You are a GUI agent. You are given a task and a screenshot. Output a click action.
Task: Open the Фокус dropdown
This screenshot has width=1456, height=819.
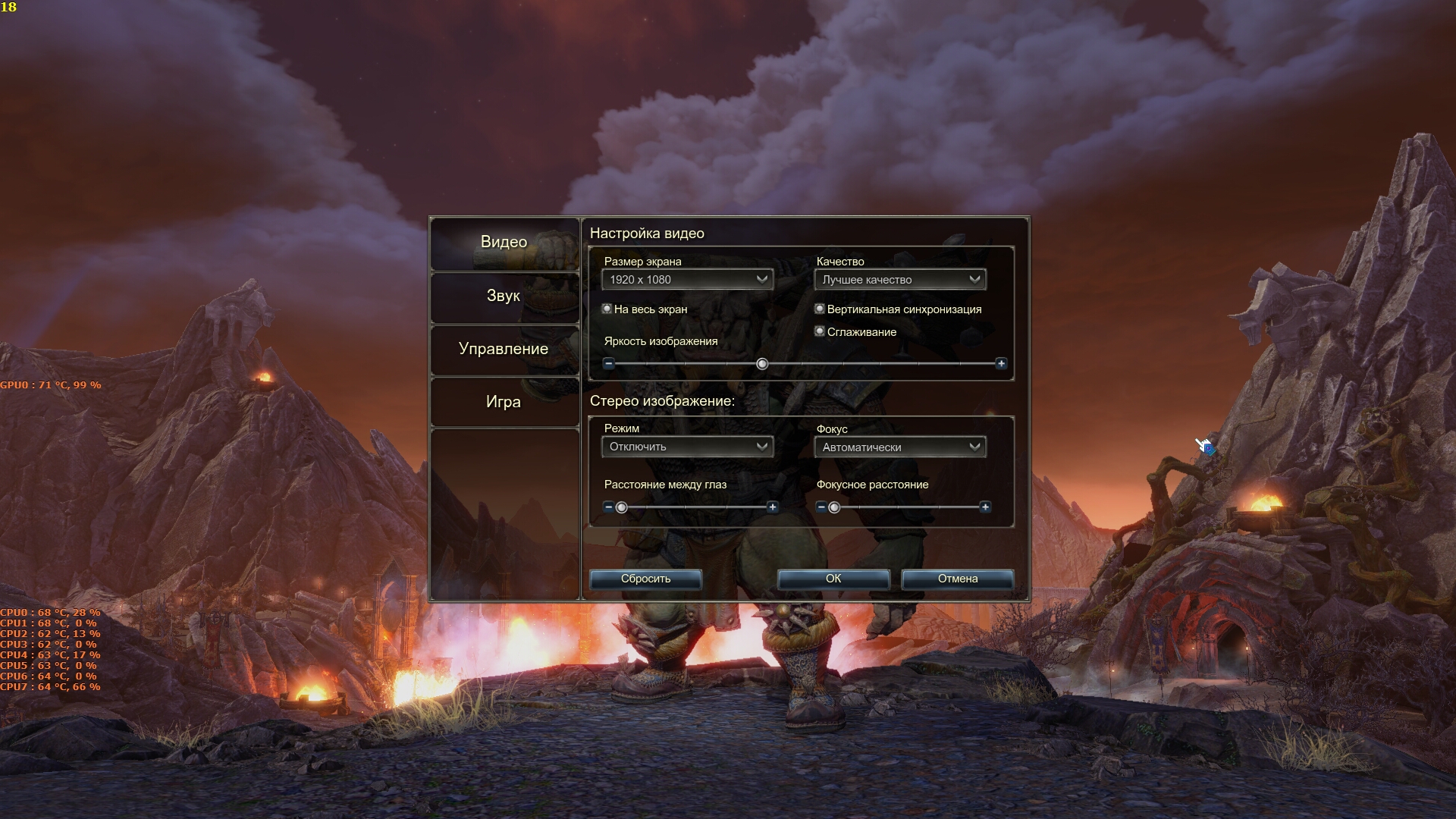coord(899,447)
